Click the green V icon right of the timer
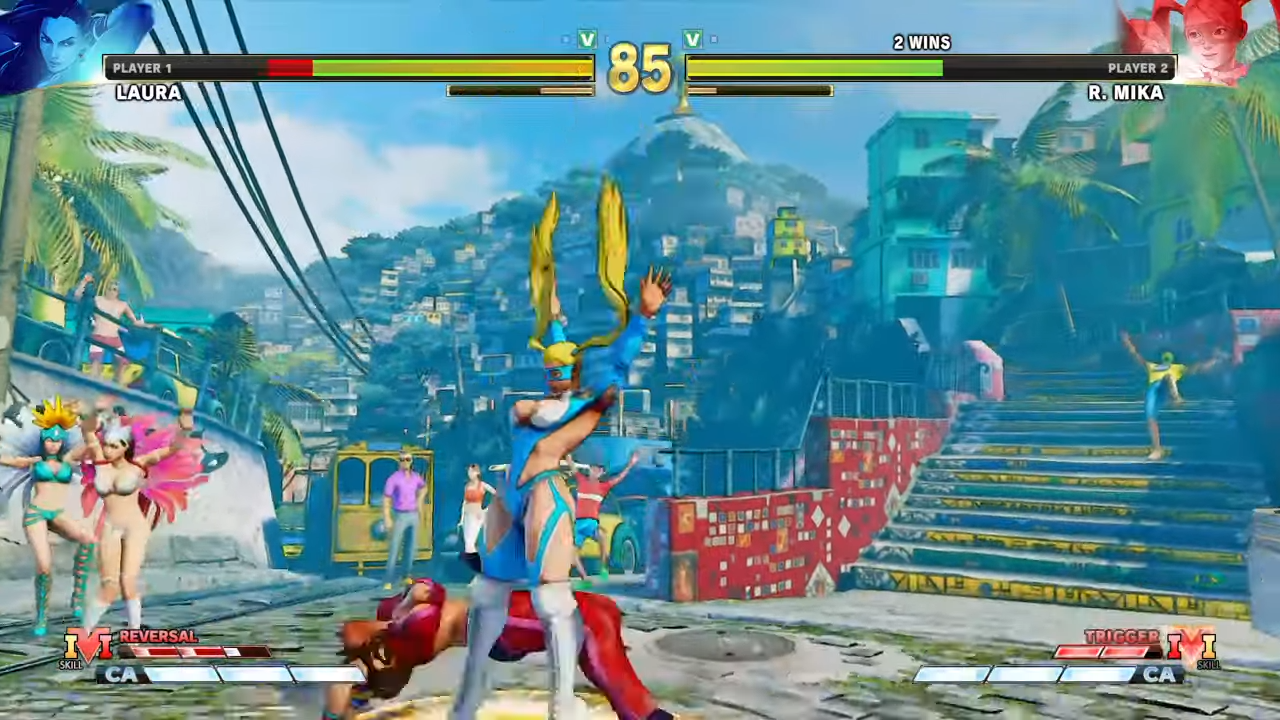Screen dimensions: 1280x720 (x=691, y=40)
